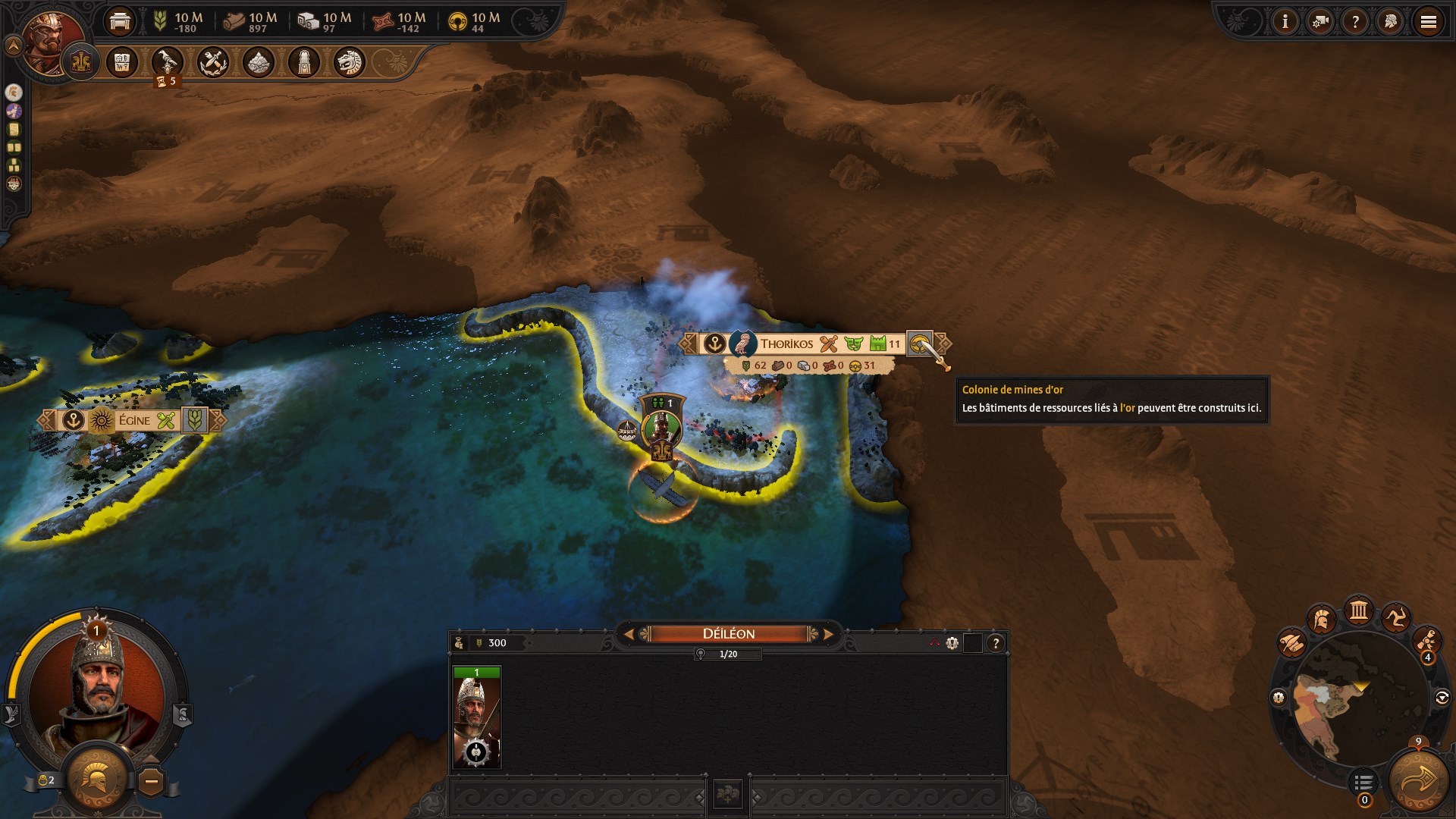Select the royal decrees lion icon
This screenshot has height=819, width=1456.
click(348, 63)
